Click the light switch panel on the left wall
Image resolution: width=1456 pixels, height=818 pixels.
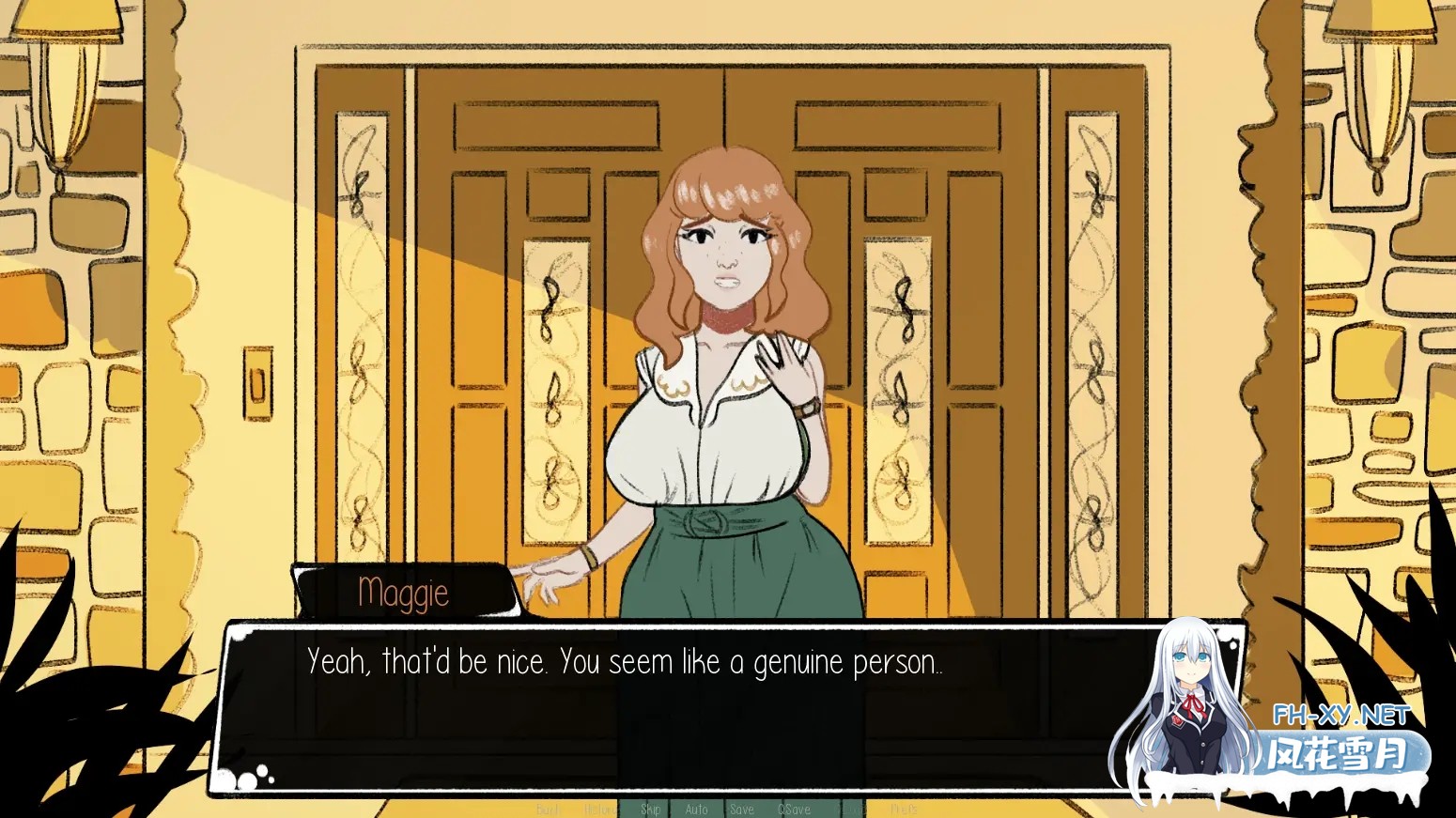click(256, 383)
